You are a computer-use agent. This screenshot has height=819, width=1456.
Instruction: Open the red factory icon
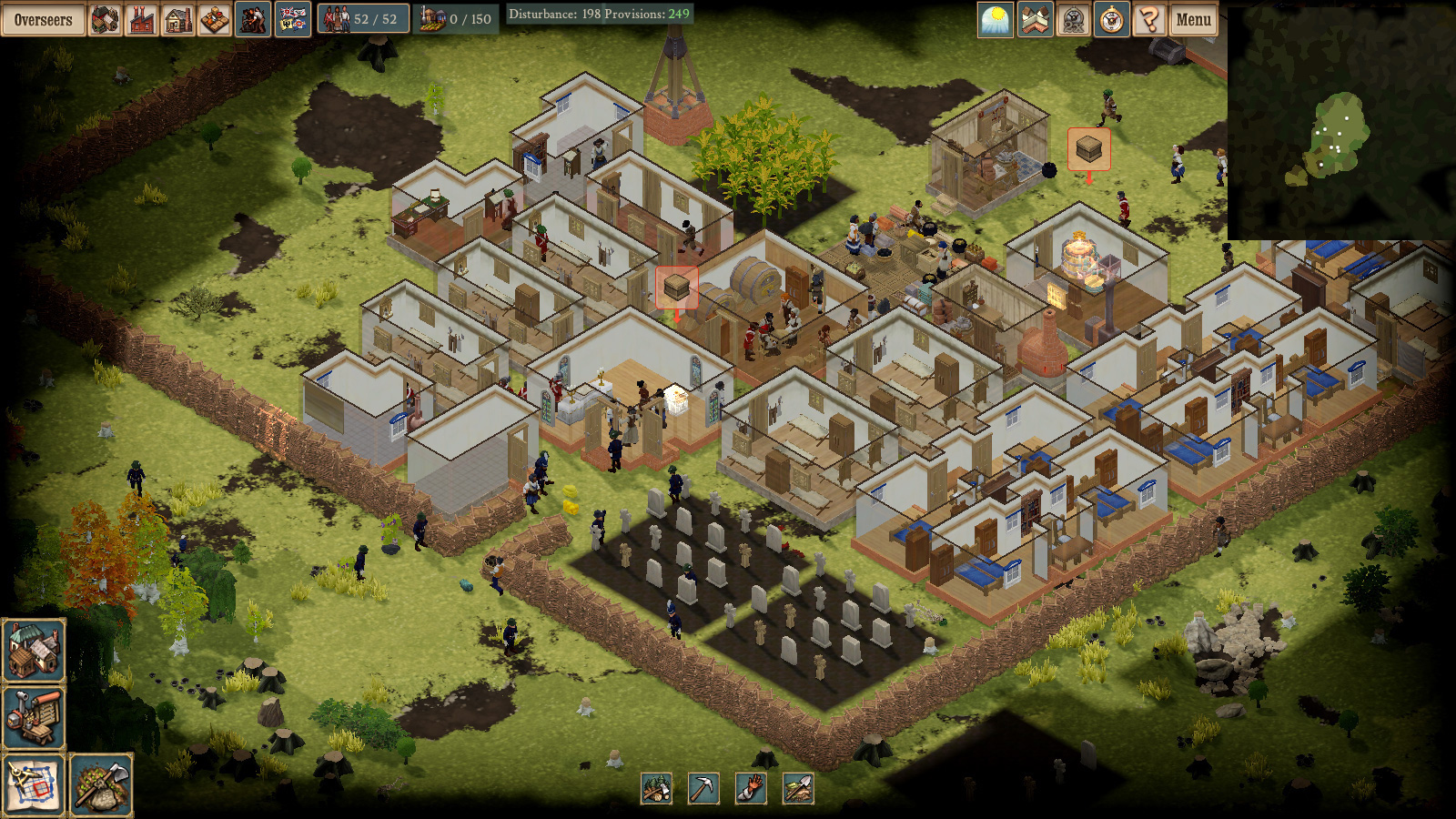tap(141, 19)
